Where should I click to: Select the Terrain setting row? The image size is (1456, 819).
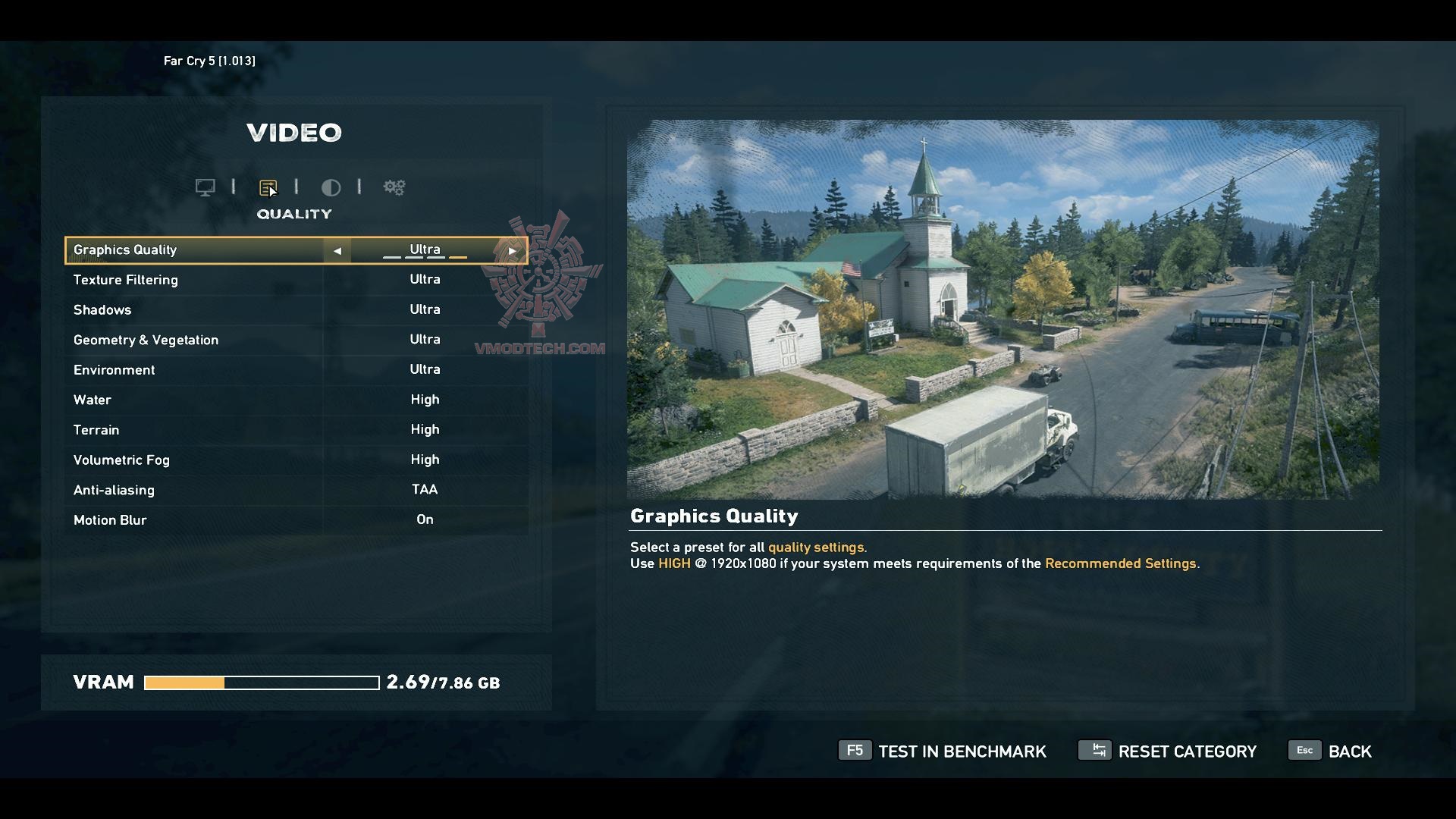point(296,430)
